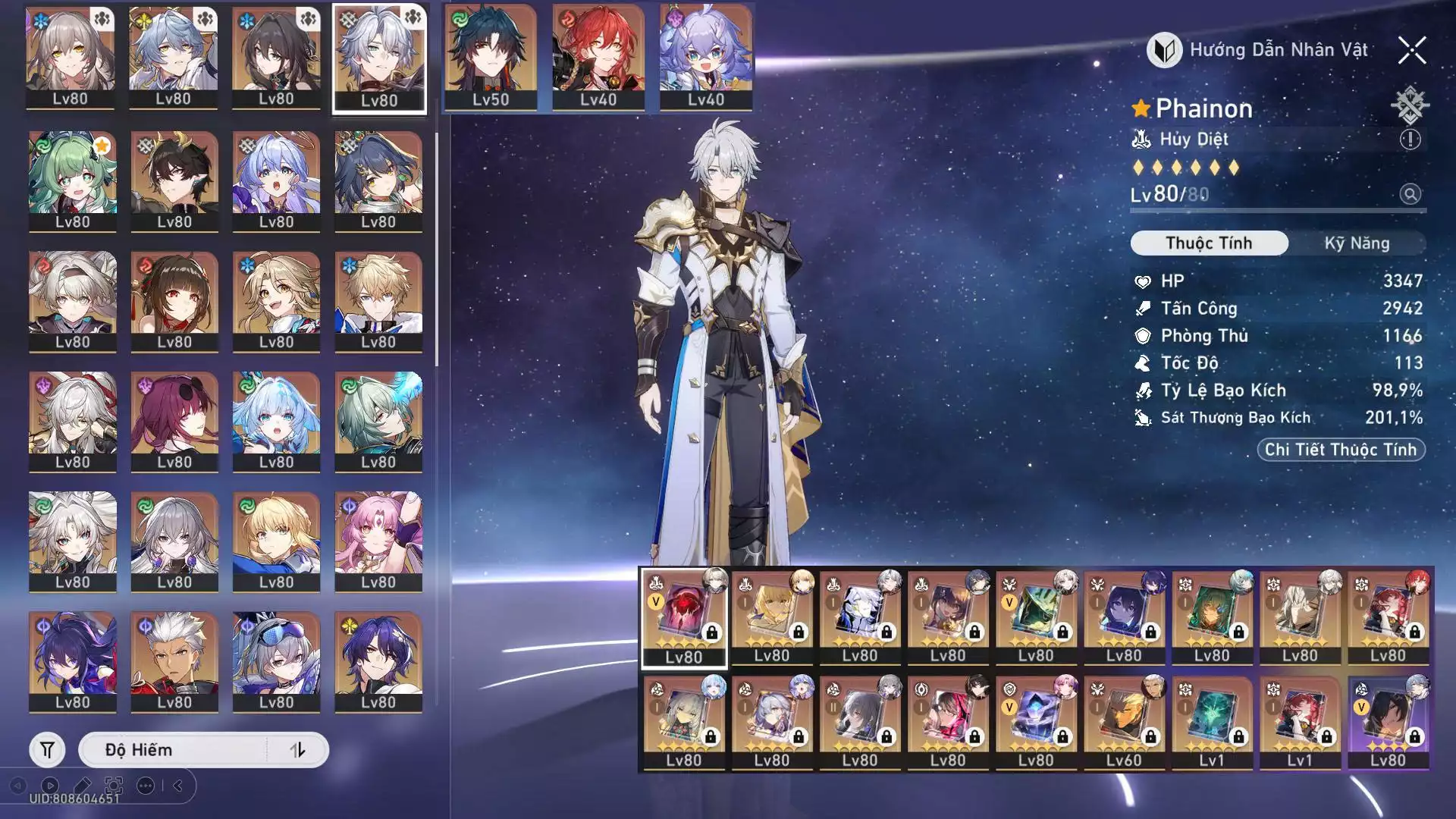The image size is (1456, 819).
Task: Click the pencil edit overlay icon
Action: point(82,786)
